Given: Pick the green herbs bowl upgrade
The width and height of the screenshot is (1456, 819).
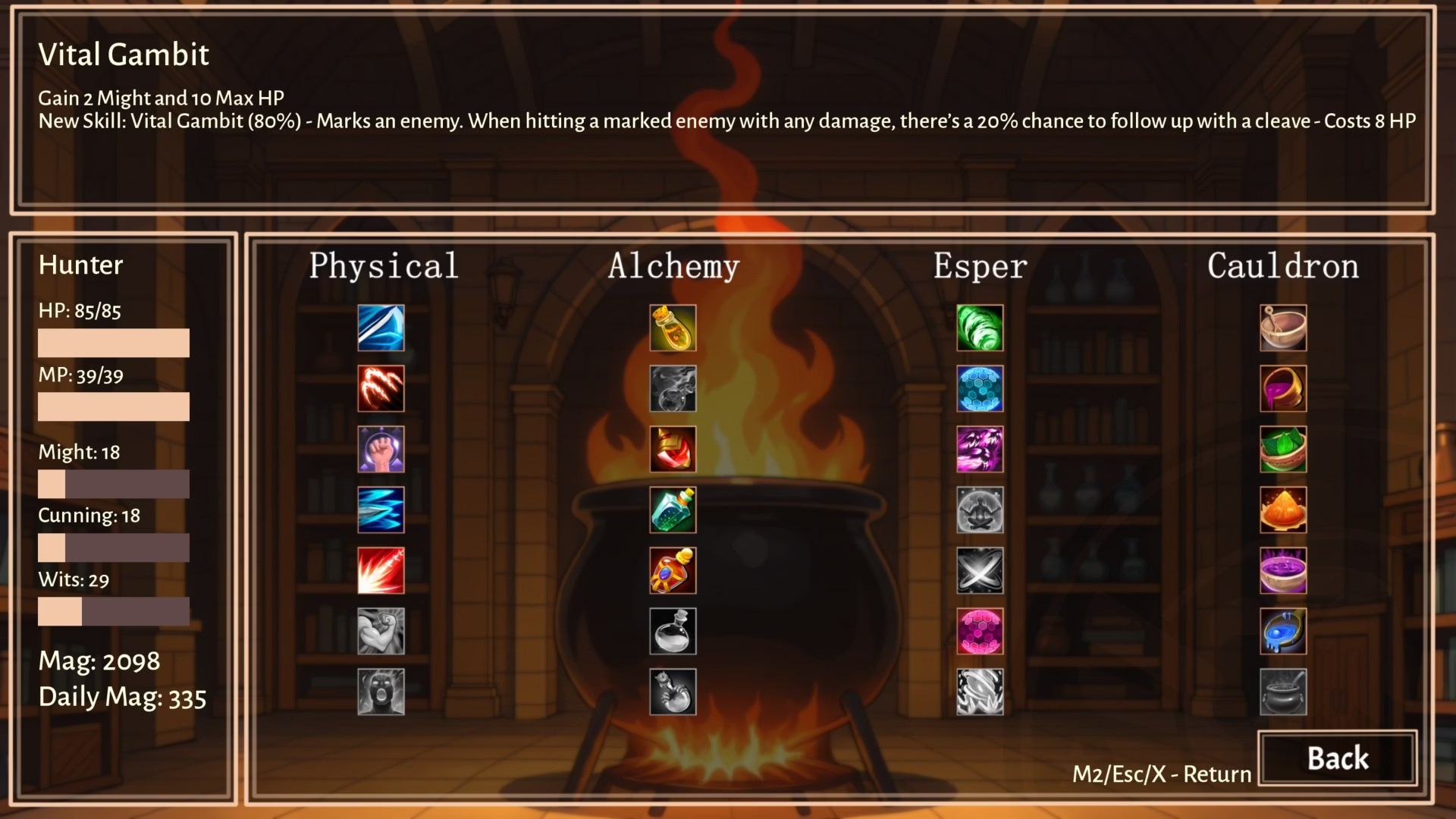Looking at the screenshot, I should pyautogui.click(x=1283, y=449).
